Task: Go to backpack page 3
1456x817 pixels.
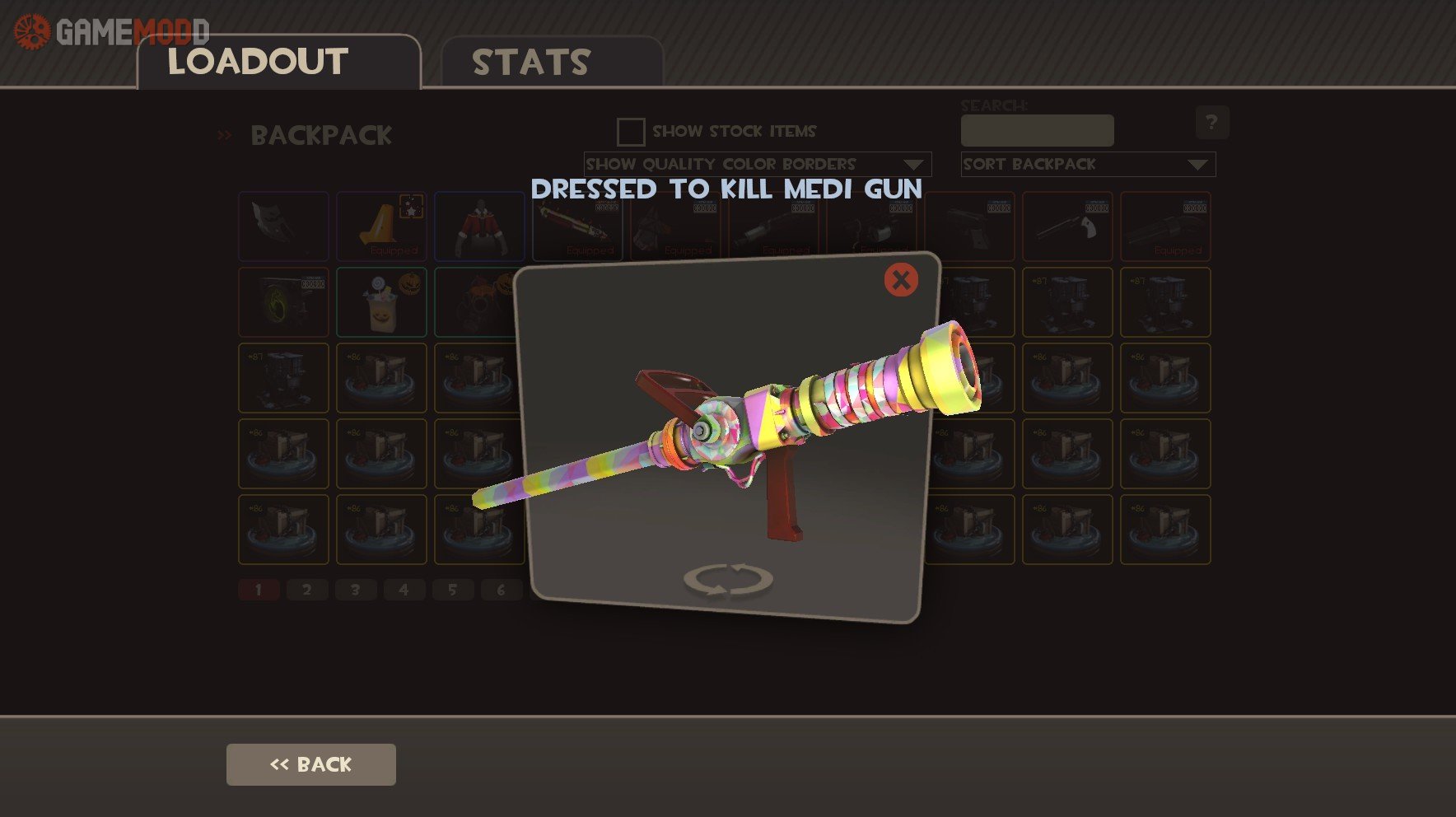Action: (x=355, y=590)
